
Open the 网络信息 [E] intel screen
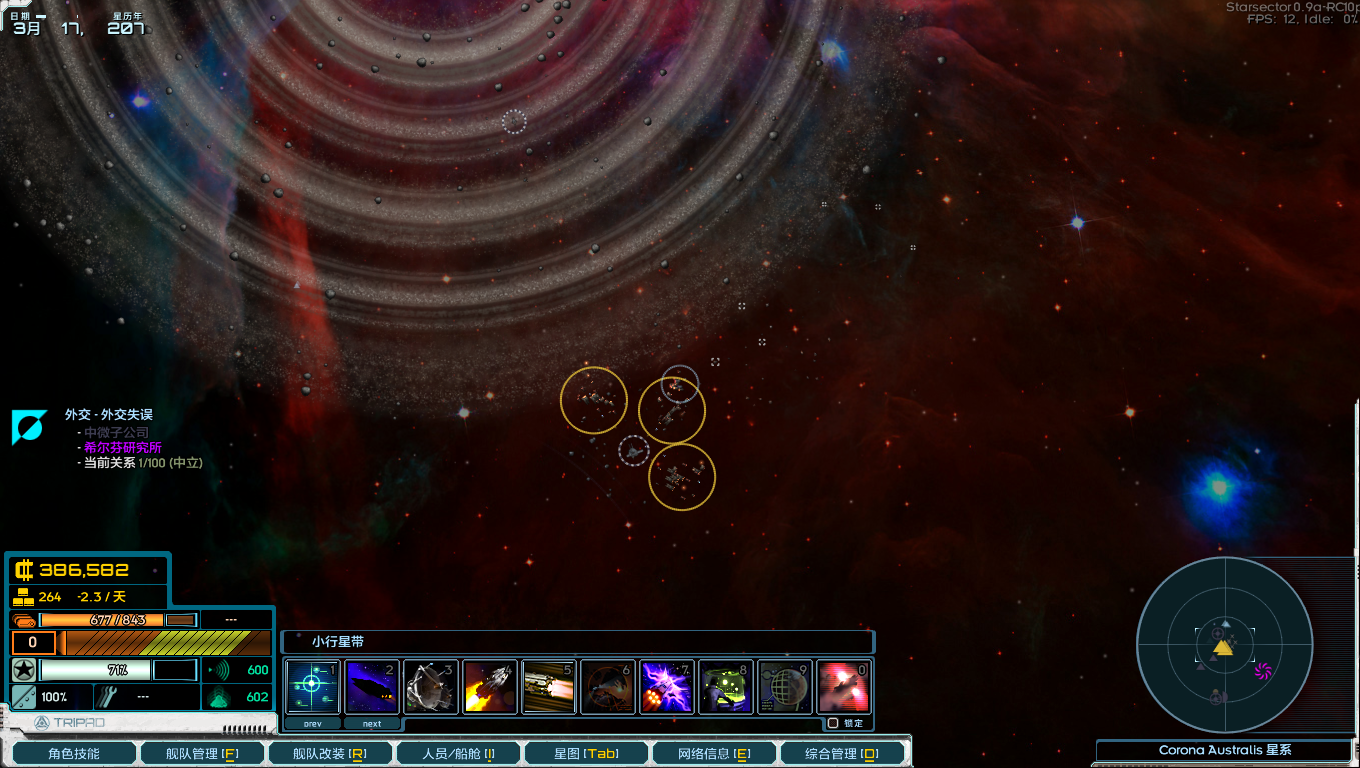point(714,751)
